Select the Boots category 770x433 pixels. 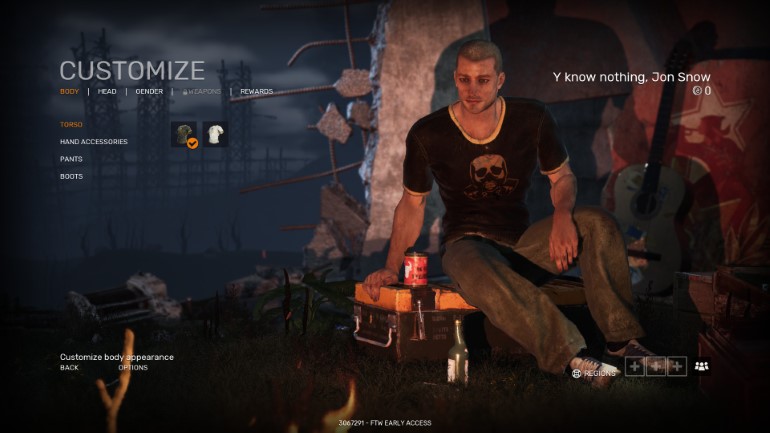(x=71, y=176)
